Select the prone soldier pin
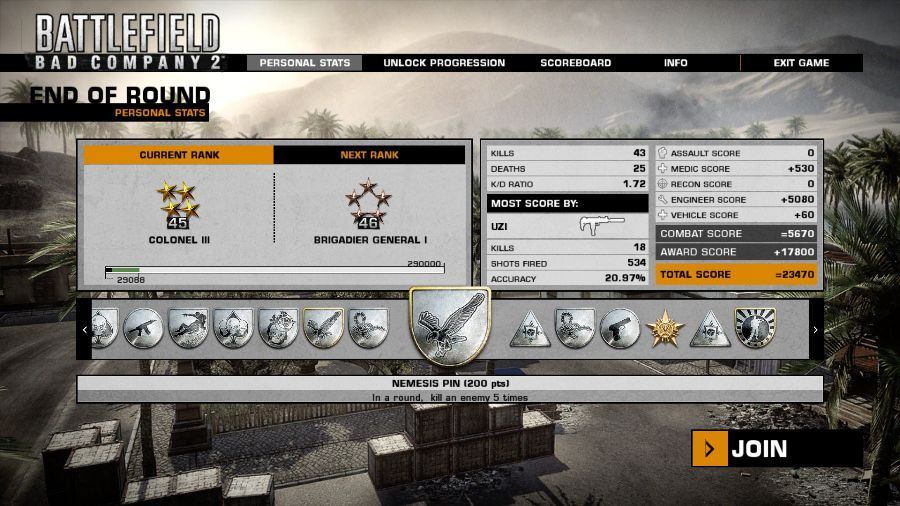Image resolution: width=900 pixels, height=506 pixels. [188, 328]
